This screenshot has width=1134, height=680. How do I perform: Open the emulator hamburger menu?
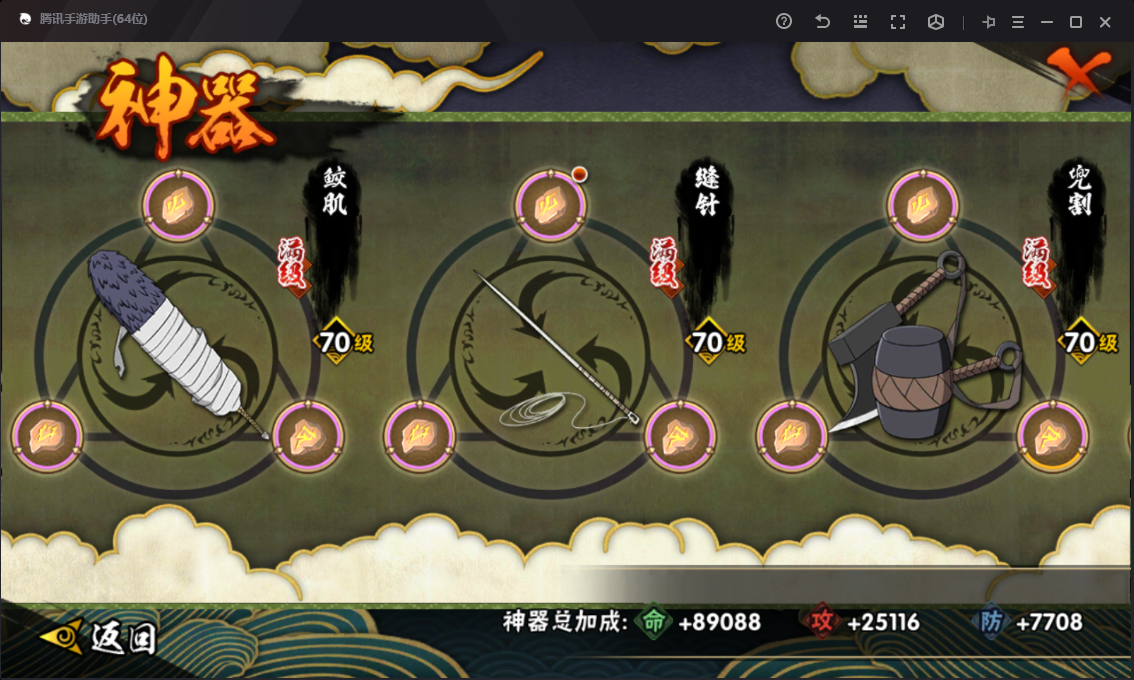[1018, 22]
